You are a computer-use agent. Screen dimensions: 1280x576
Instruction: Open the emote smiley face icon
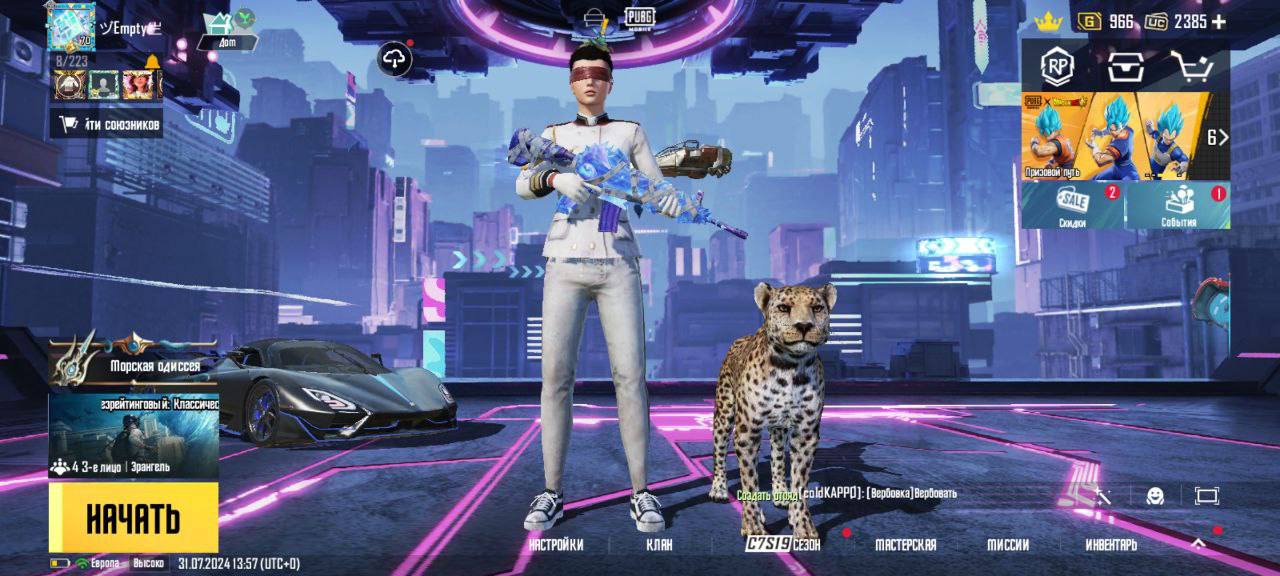[x=1155, y=495]
